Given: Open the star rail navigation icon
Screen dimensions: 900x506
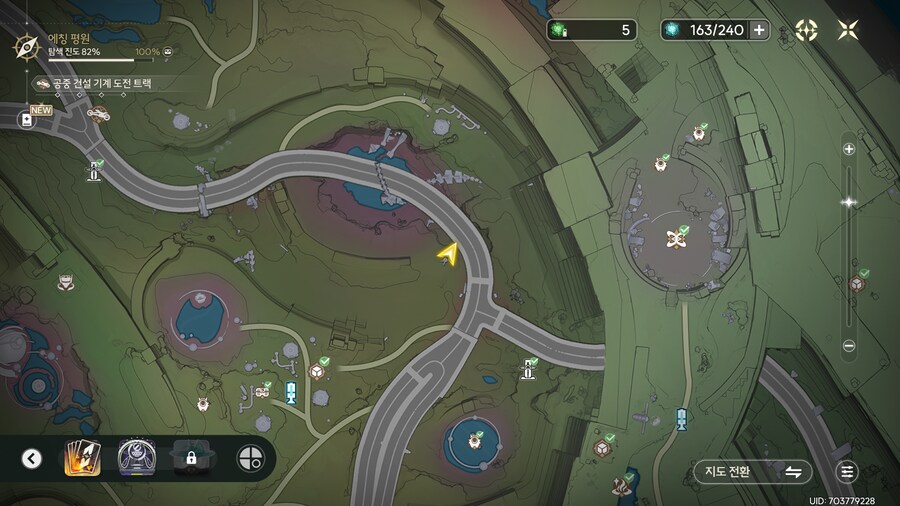Looking at the screenshot, I should coord(806,30).
